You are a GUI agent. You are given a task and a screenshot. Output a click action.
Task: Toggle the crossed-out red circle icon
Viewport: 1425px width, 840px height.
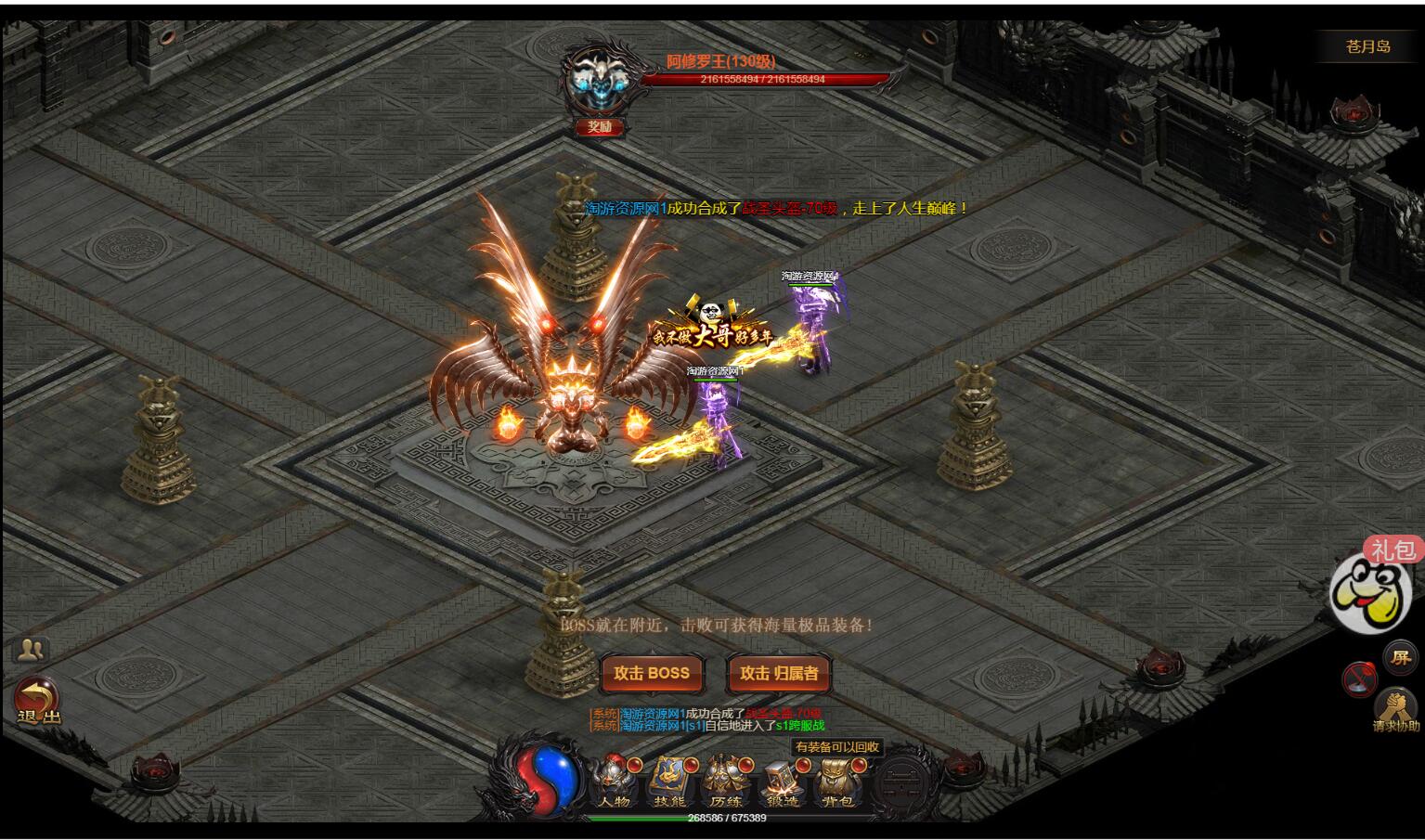1358,679
